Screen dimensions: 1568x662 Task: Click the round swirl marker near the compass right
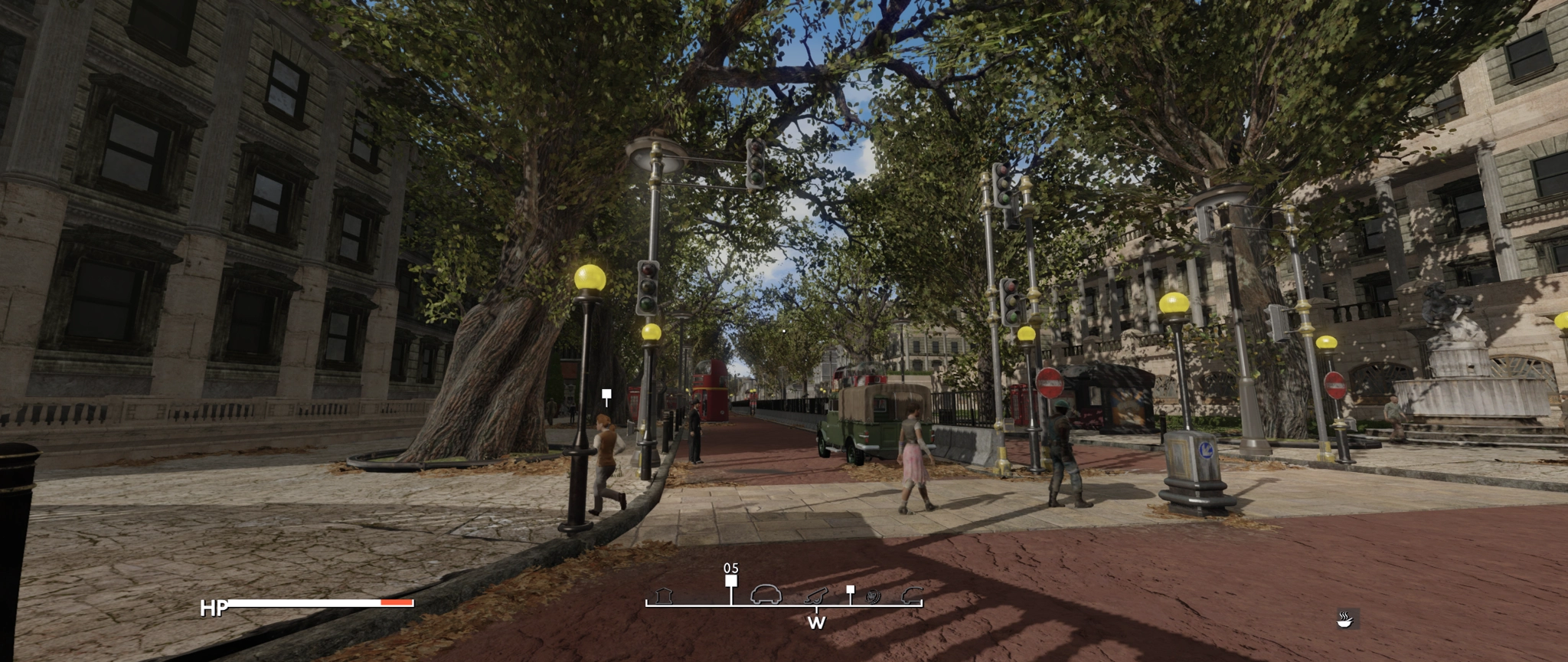pyautogui.click(x=872, y=598)
